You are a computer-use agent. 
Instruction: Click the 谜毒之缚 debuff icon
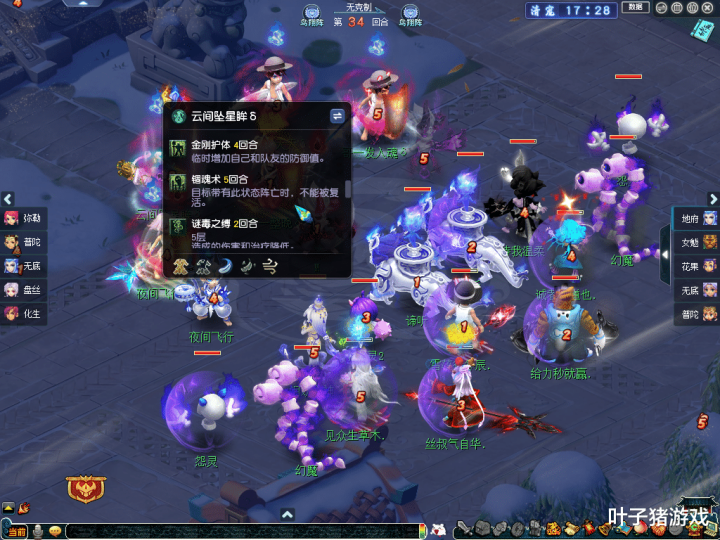[x=178, y=225]
